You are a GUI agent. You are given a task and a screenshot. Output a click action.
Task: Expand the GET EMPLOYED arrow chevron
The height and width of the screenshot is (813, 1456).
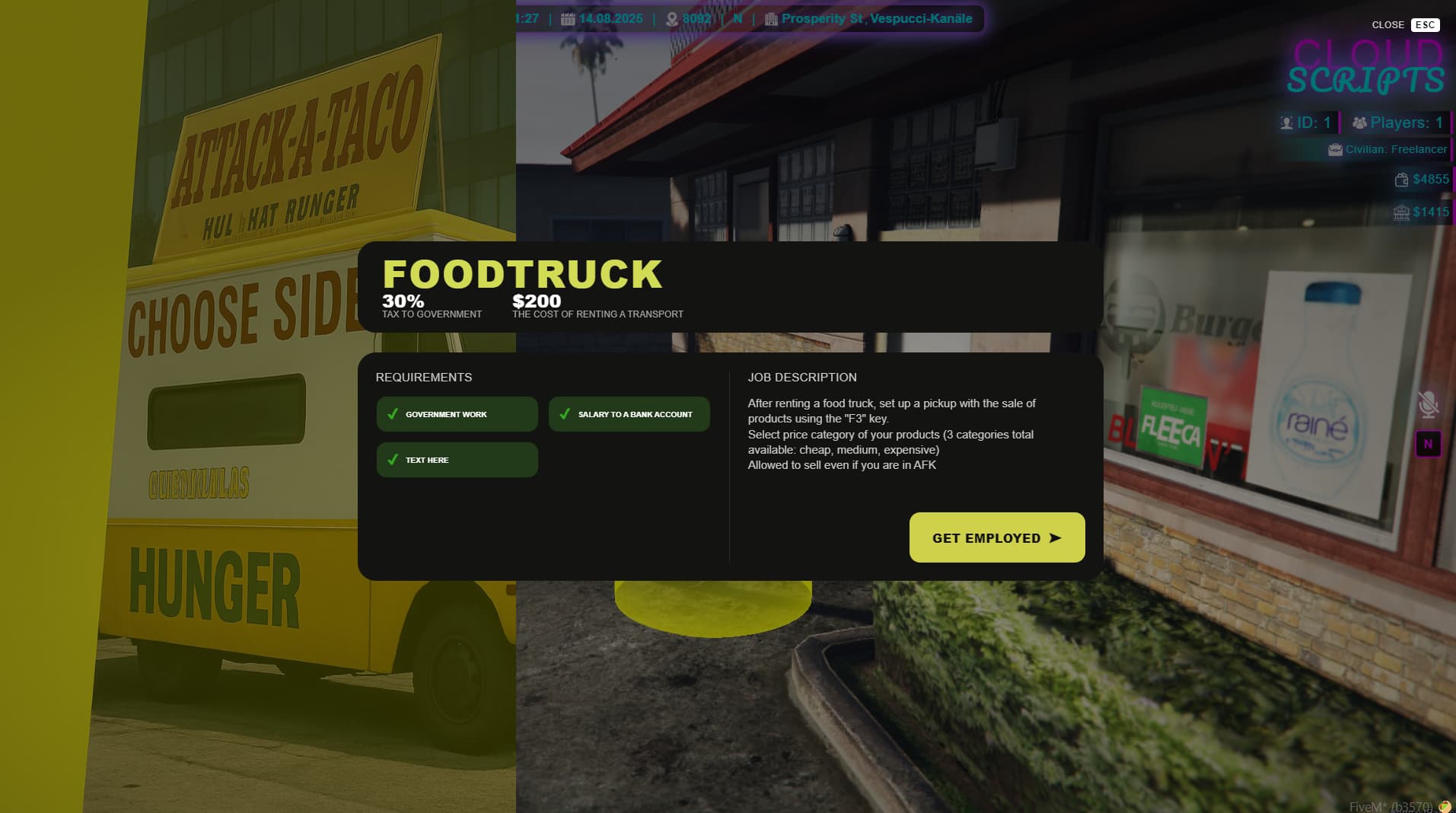click(x=1056, y=537)
